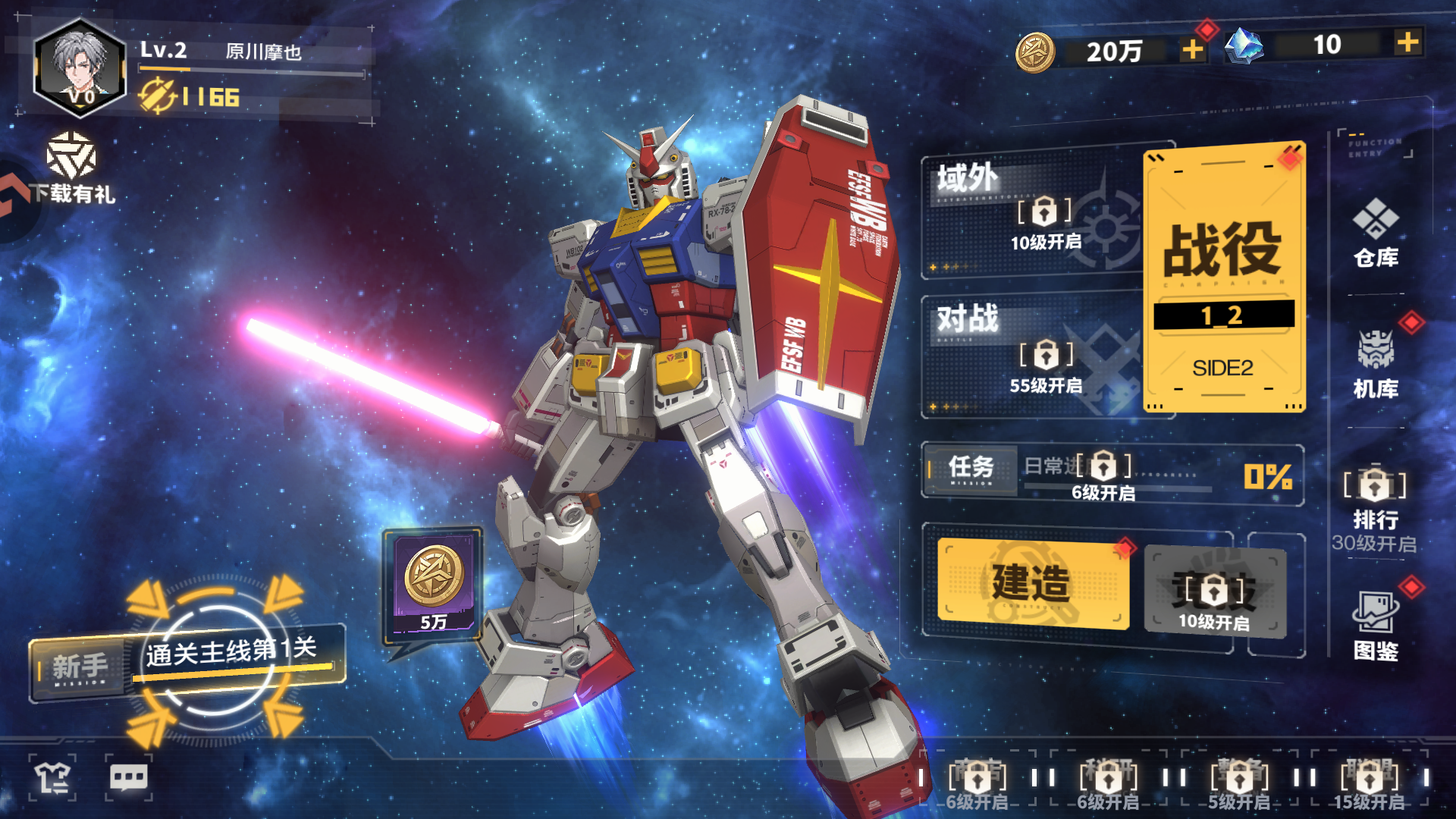Open the 图鉴 encyclopedia
This screenshot has width=1456, height=819.
1376,626
